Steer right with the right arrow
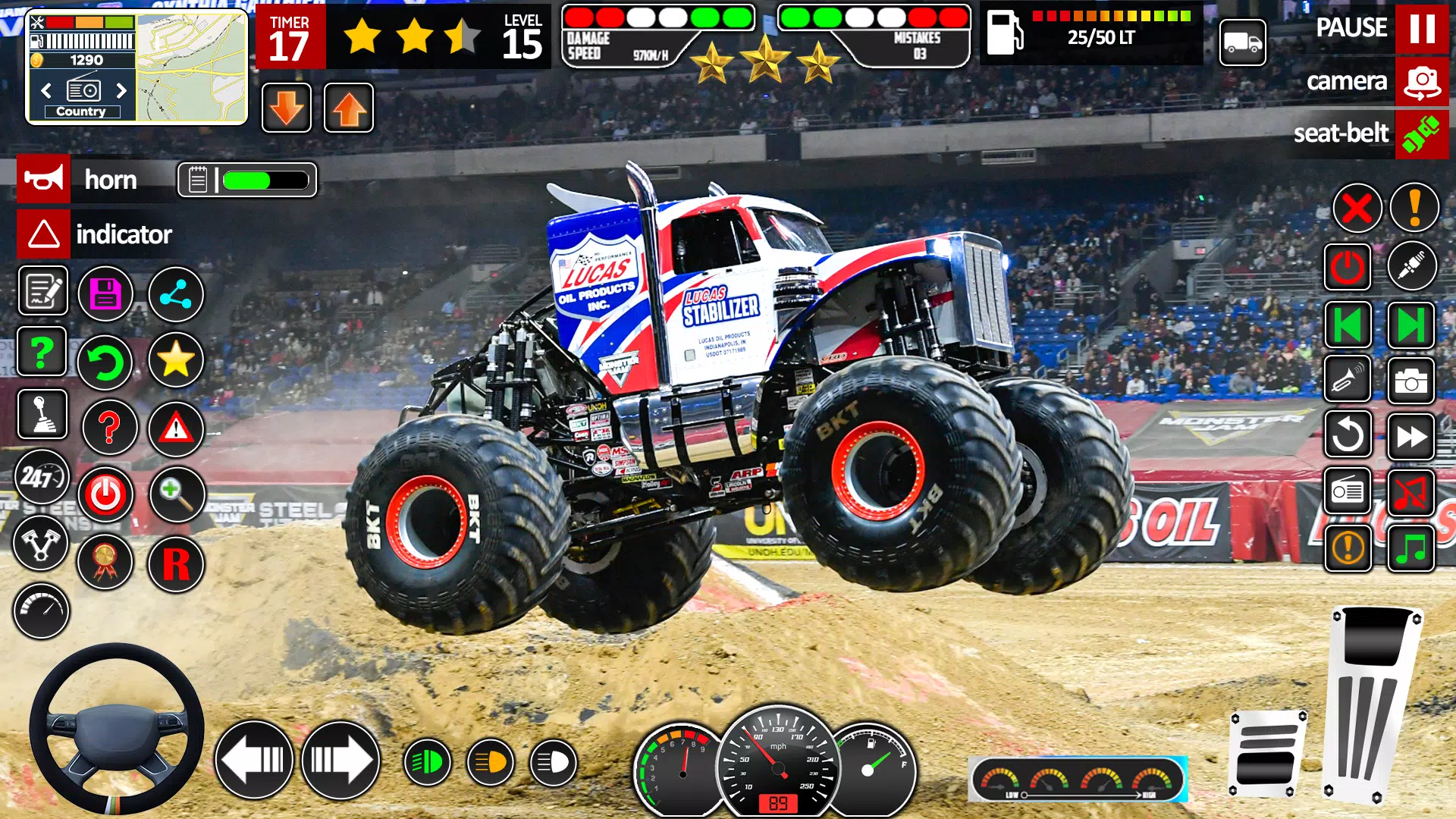 [x=340, y=759]
